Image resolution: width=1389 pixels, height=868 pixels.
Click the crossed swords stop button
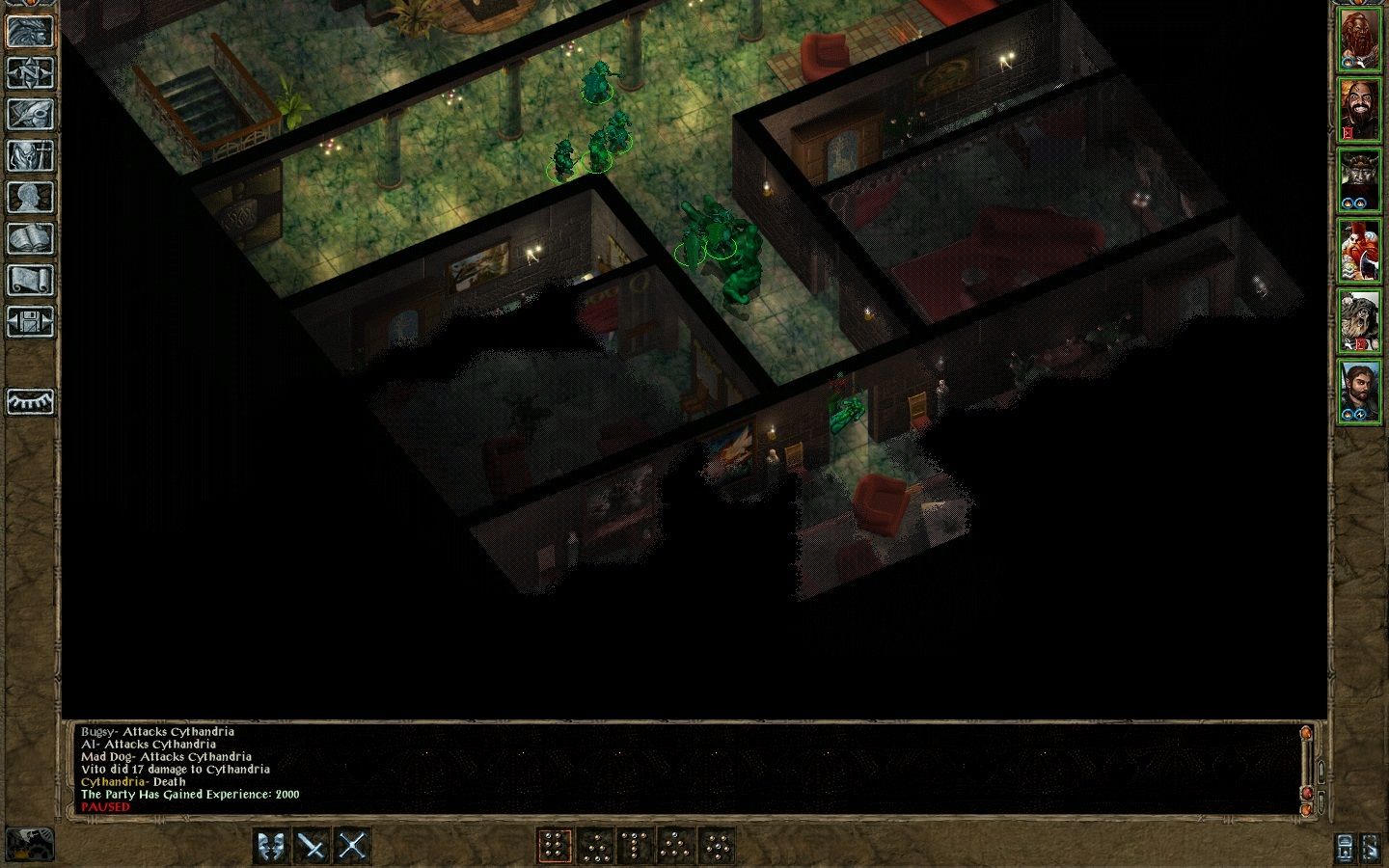[353, 846]
